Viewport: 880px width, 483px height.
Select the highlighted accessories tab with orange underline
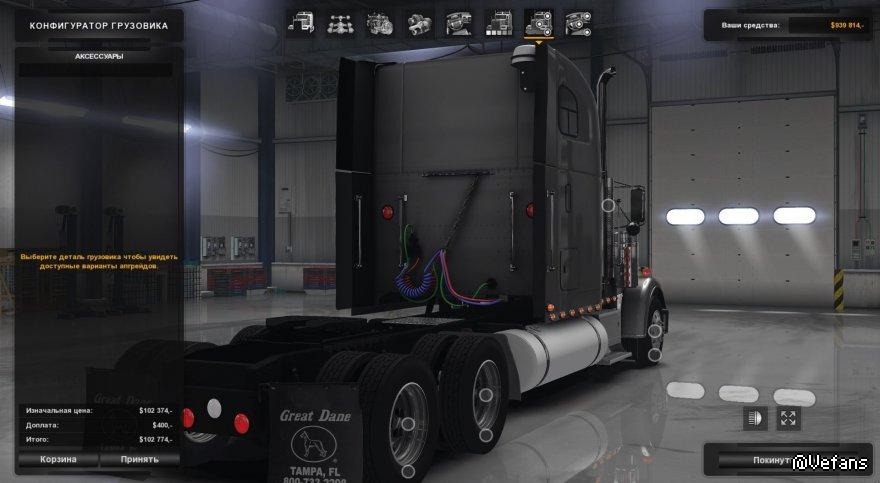coord(538,23)
